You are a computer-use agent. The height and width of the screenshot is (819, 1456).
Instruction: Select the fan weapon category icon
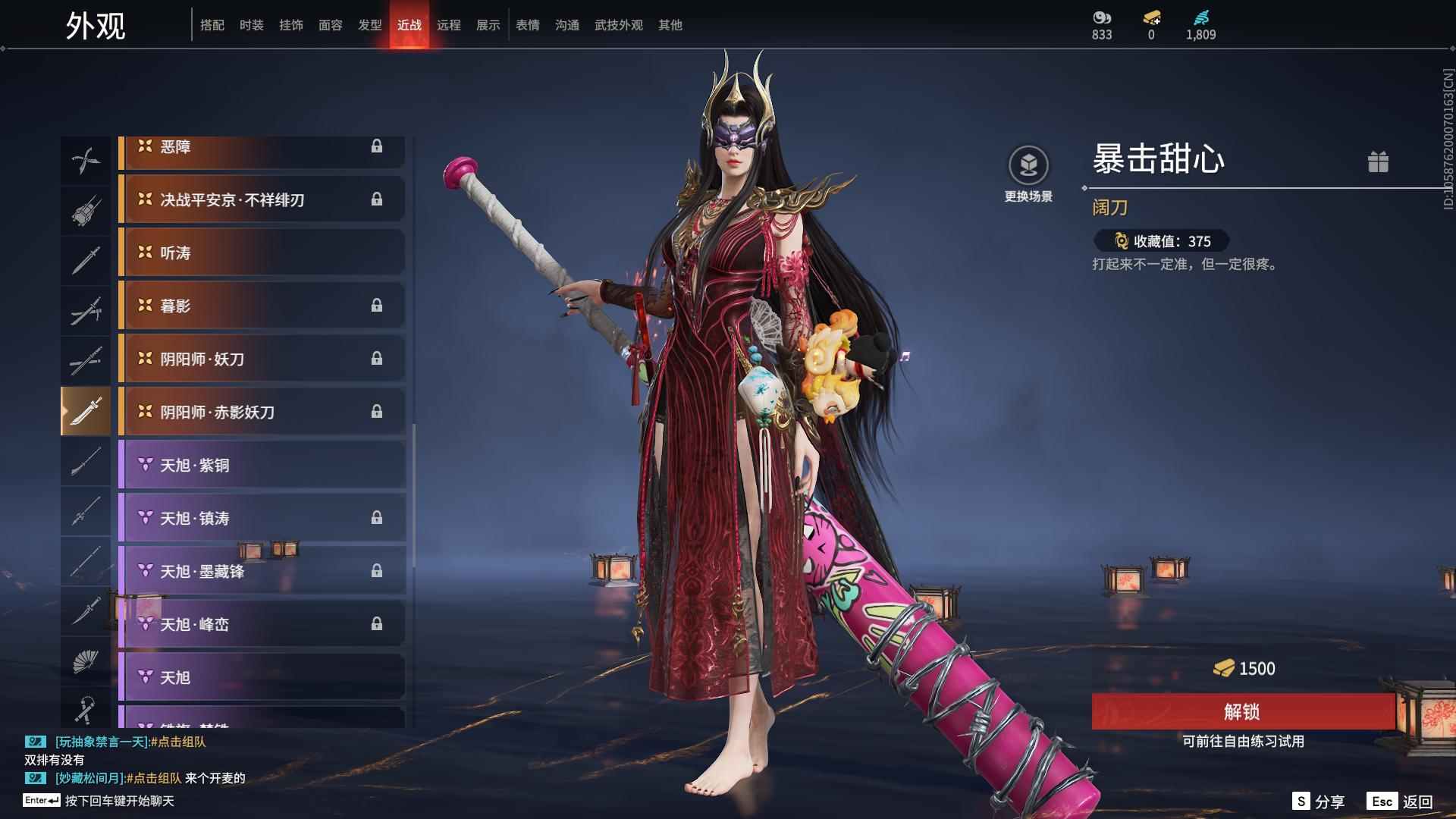[x=86, y=661]
